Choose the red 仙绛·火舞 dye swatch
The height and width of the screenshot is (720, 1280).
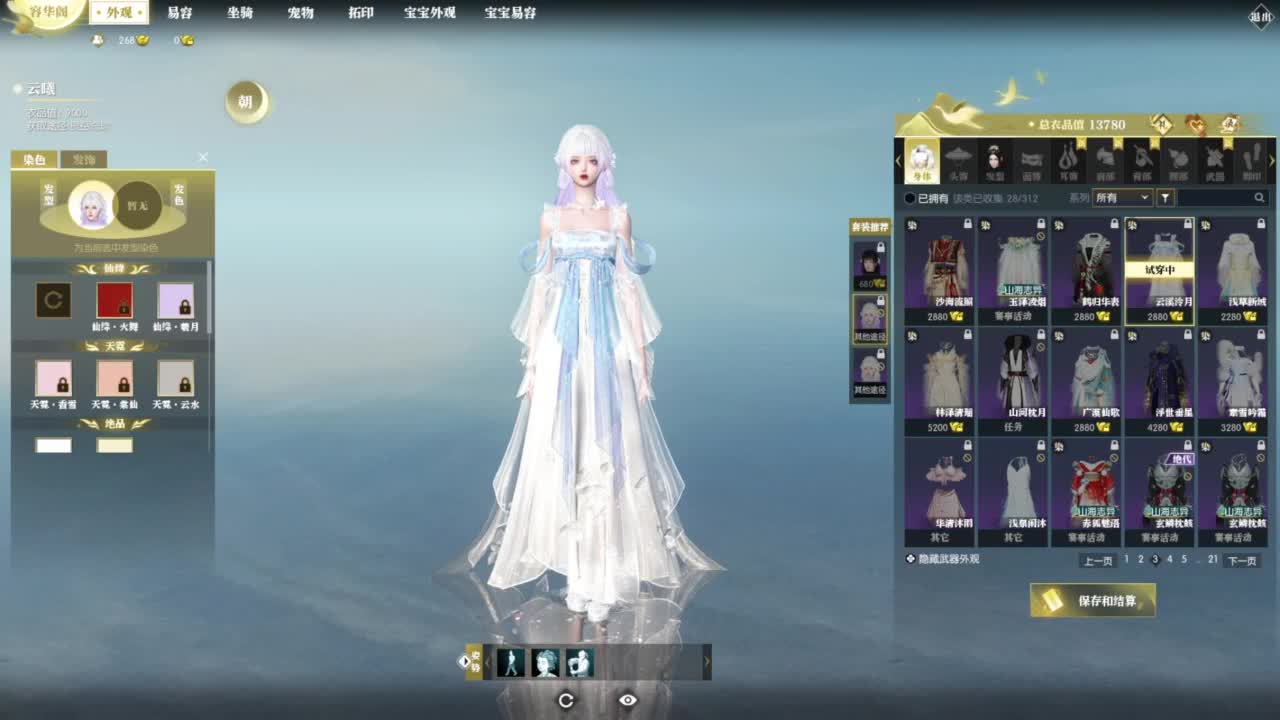click(x=114, y=301)
